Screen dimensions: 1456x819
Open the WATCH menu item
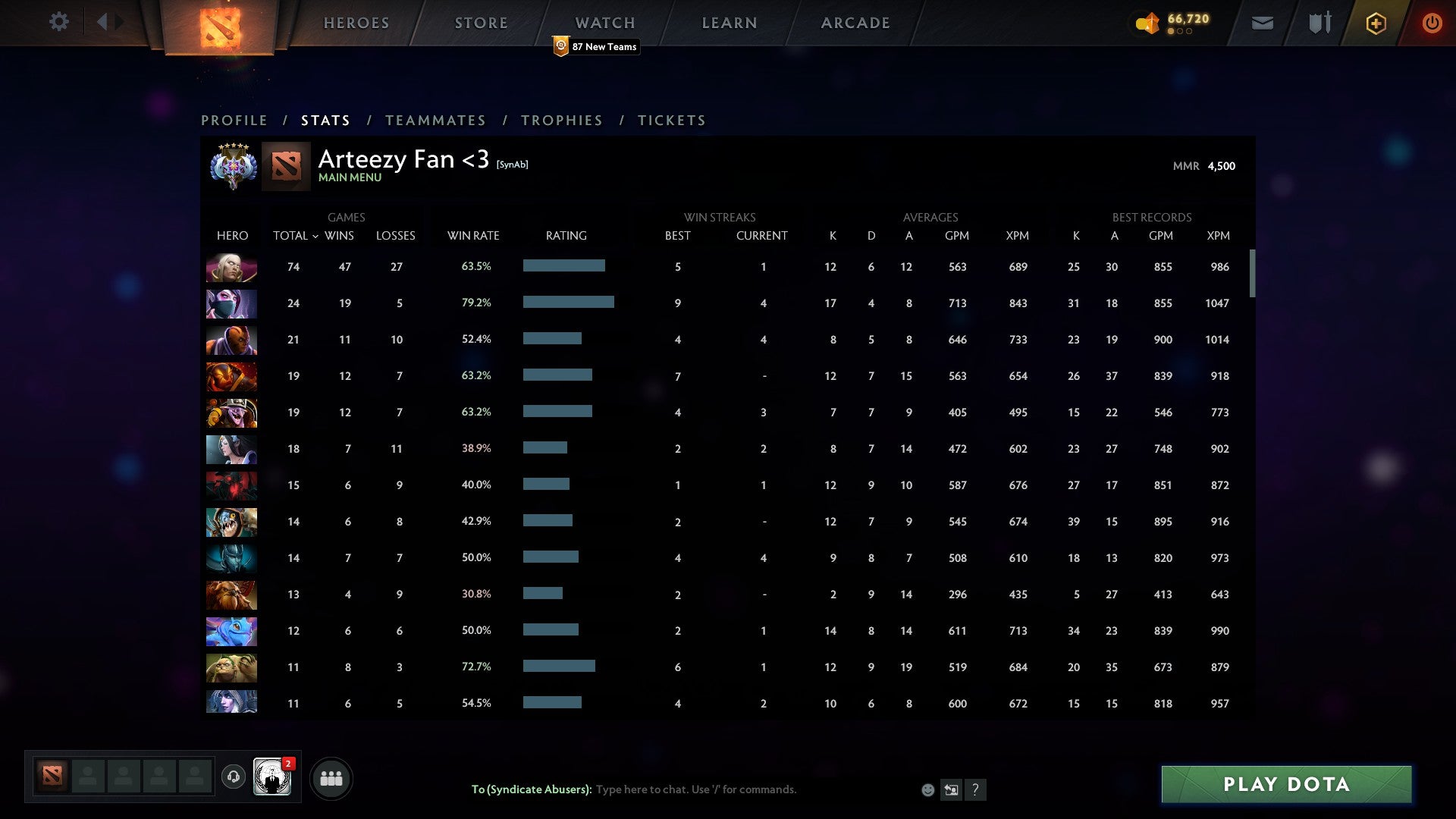click(605, 22)
